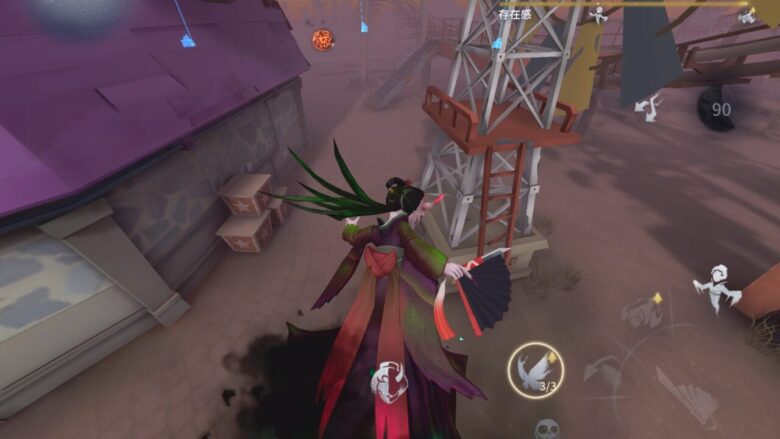Tap the fan attack button
Viewport: 780px width, 439px height.
[x=687, y=394]
